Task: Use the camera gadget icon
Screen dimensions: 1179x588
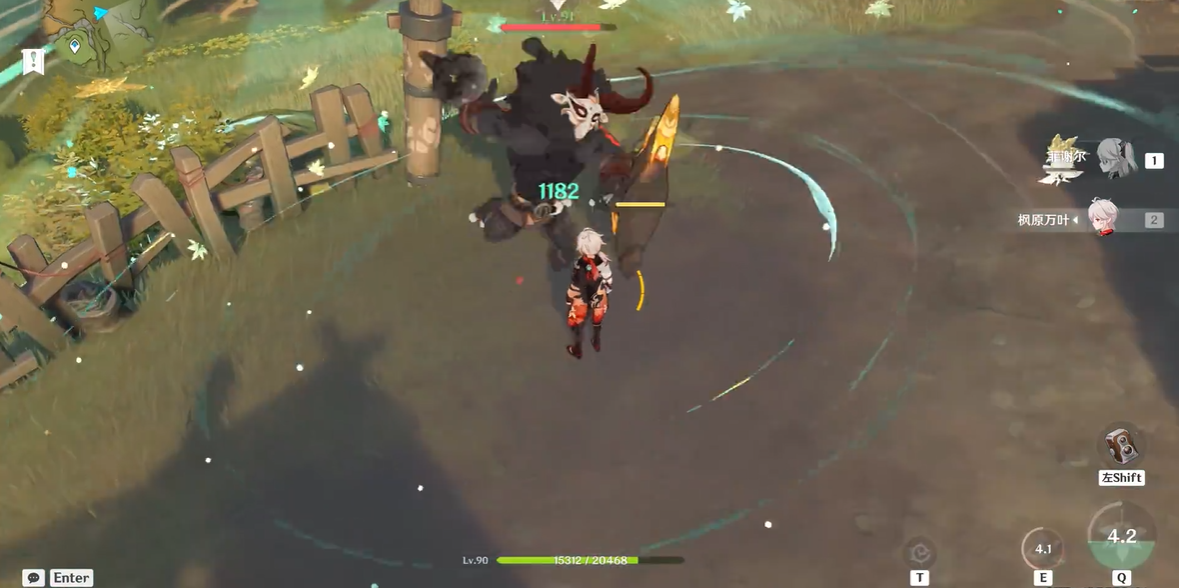Action: pyautogui.click(x=1121, y=446)
